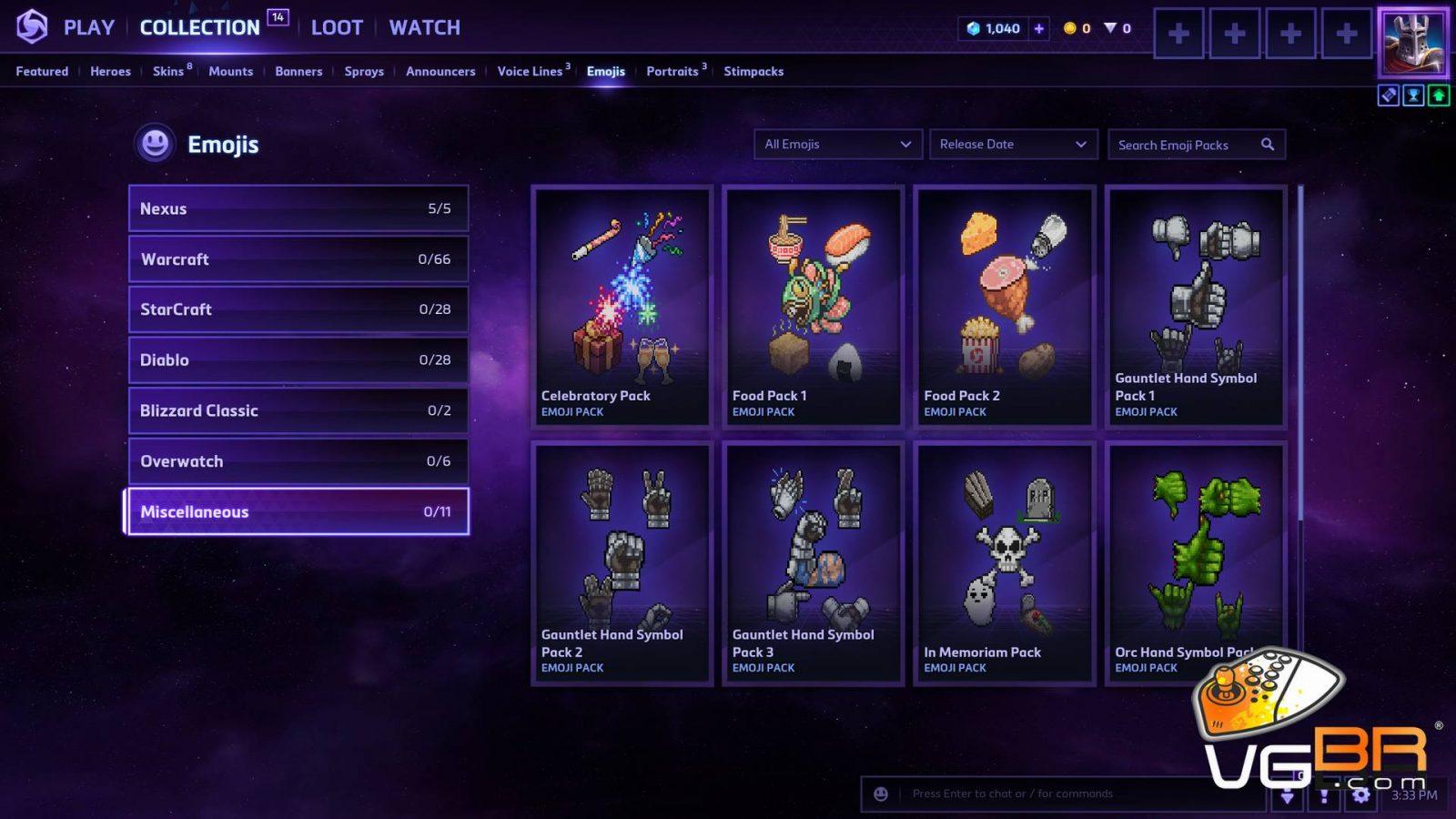Choose the Food Pack 2 card
This screenshot has width=1456, height=819.
click(x=1004, y=307)
